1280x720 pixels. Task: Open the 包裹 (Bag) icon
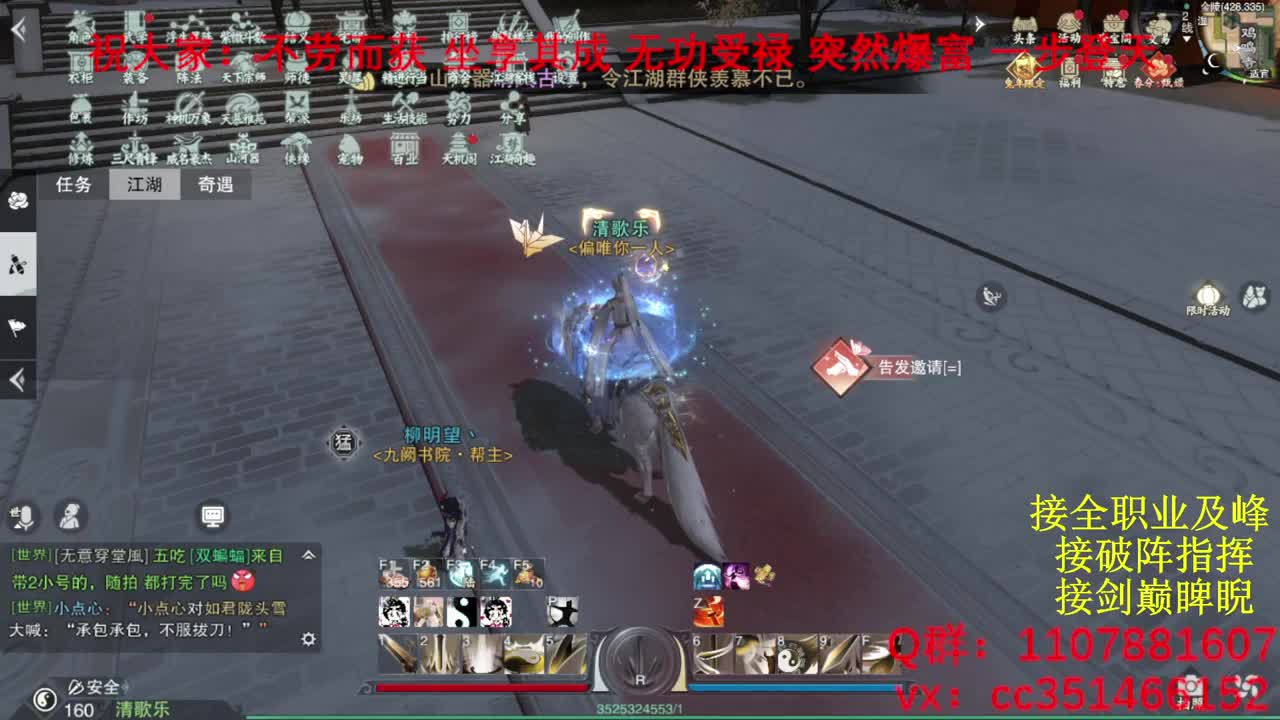[x=80, y=106]
